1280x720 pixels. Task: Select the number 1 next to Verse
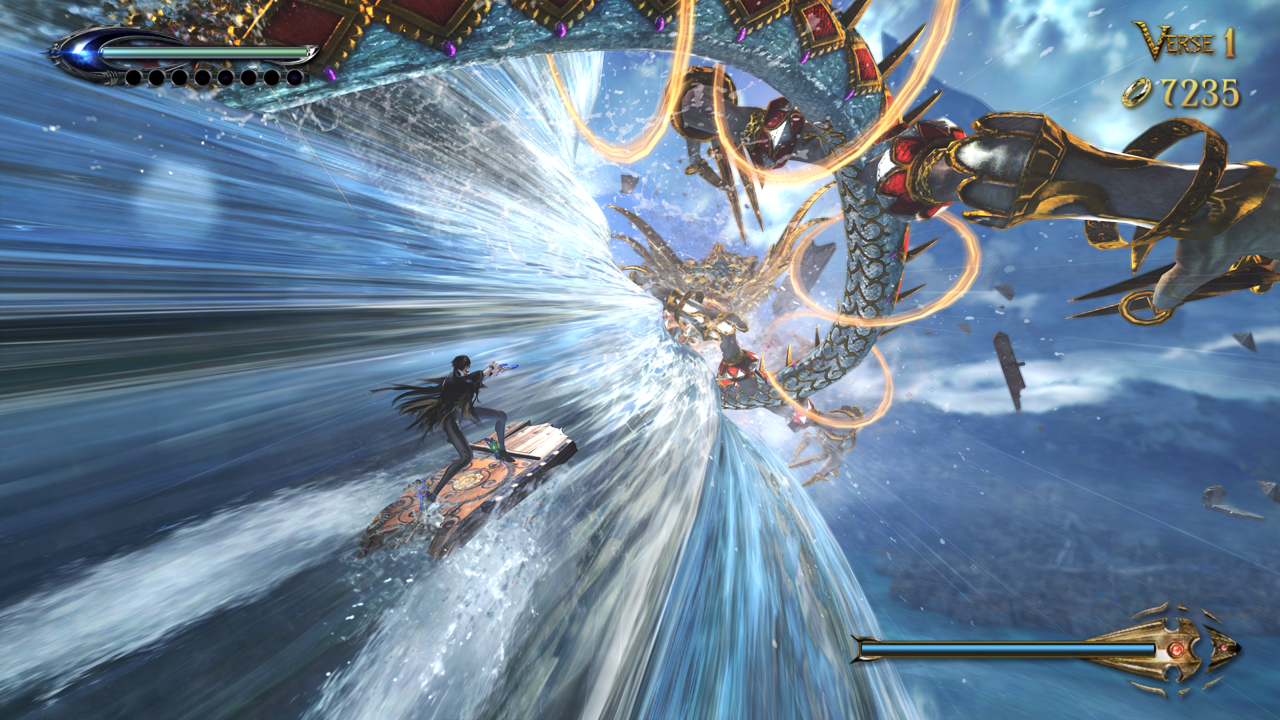(1229, 44)
